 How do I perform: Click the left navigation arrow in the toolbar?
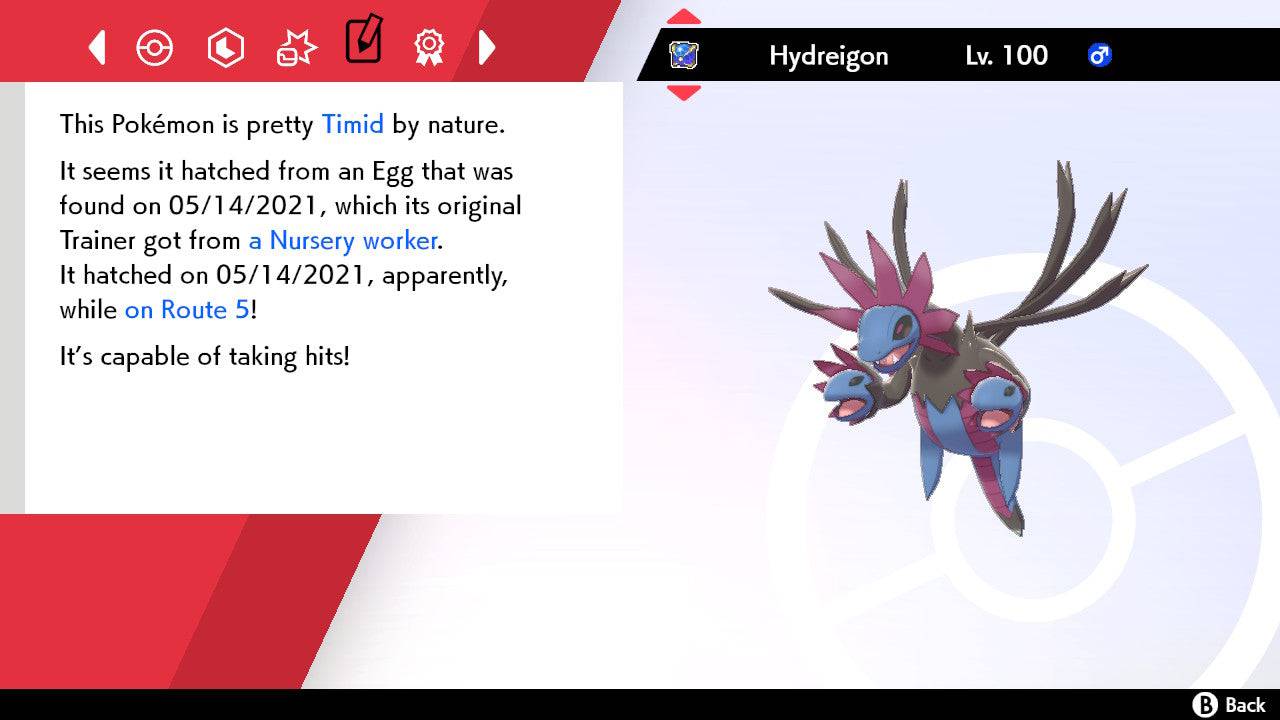(97, 47)
